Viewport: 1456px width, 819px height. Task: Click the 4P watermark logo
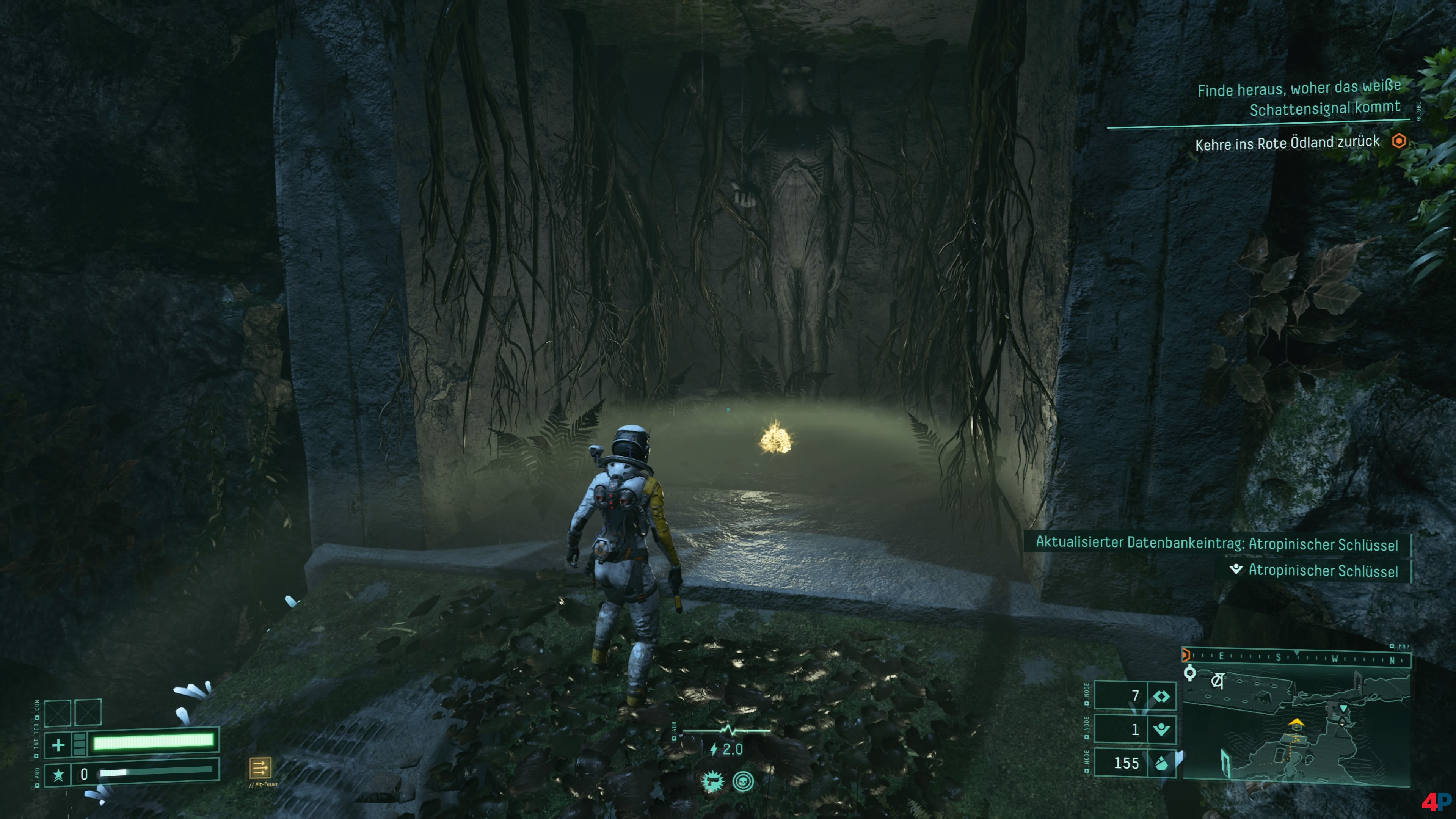1436,802
